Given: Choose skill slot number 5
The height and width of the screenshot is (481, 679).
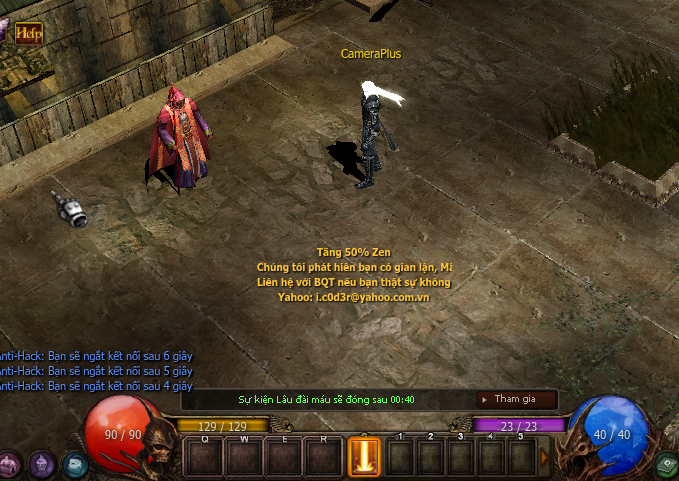Looking at the screenshot, I should coord(521,458).
